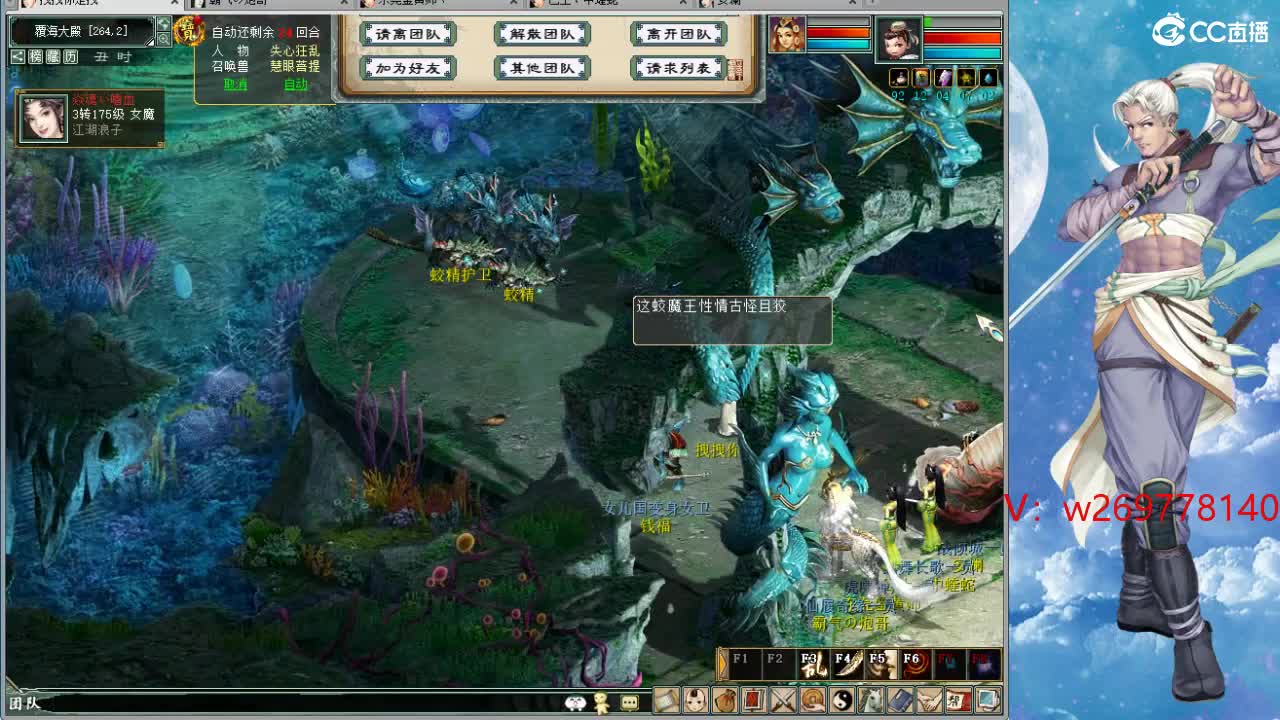The image size is (1280, 720).
Task: Open the yin-yang cultivation icon
Action: coord(842,701)
